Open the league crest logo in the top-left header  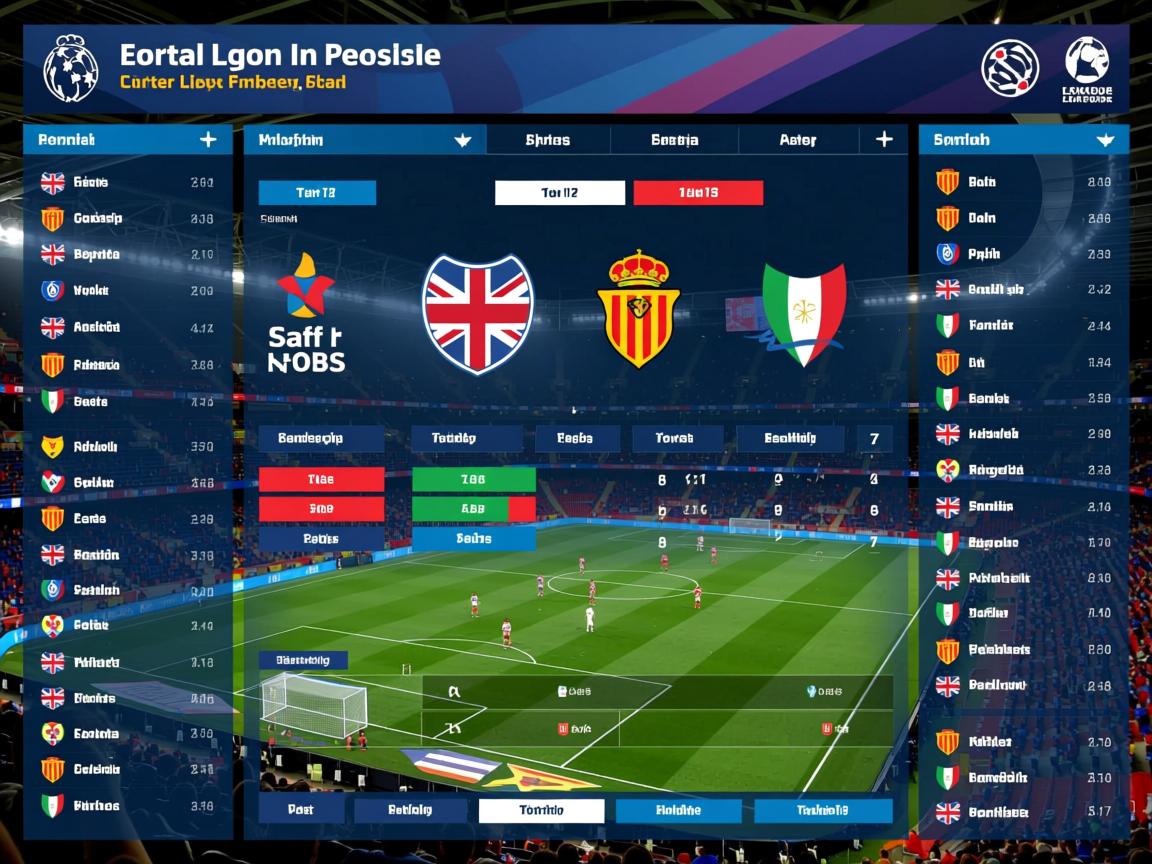71,68
